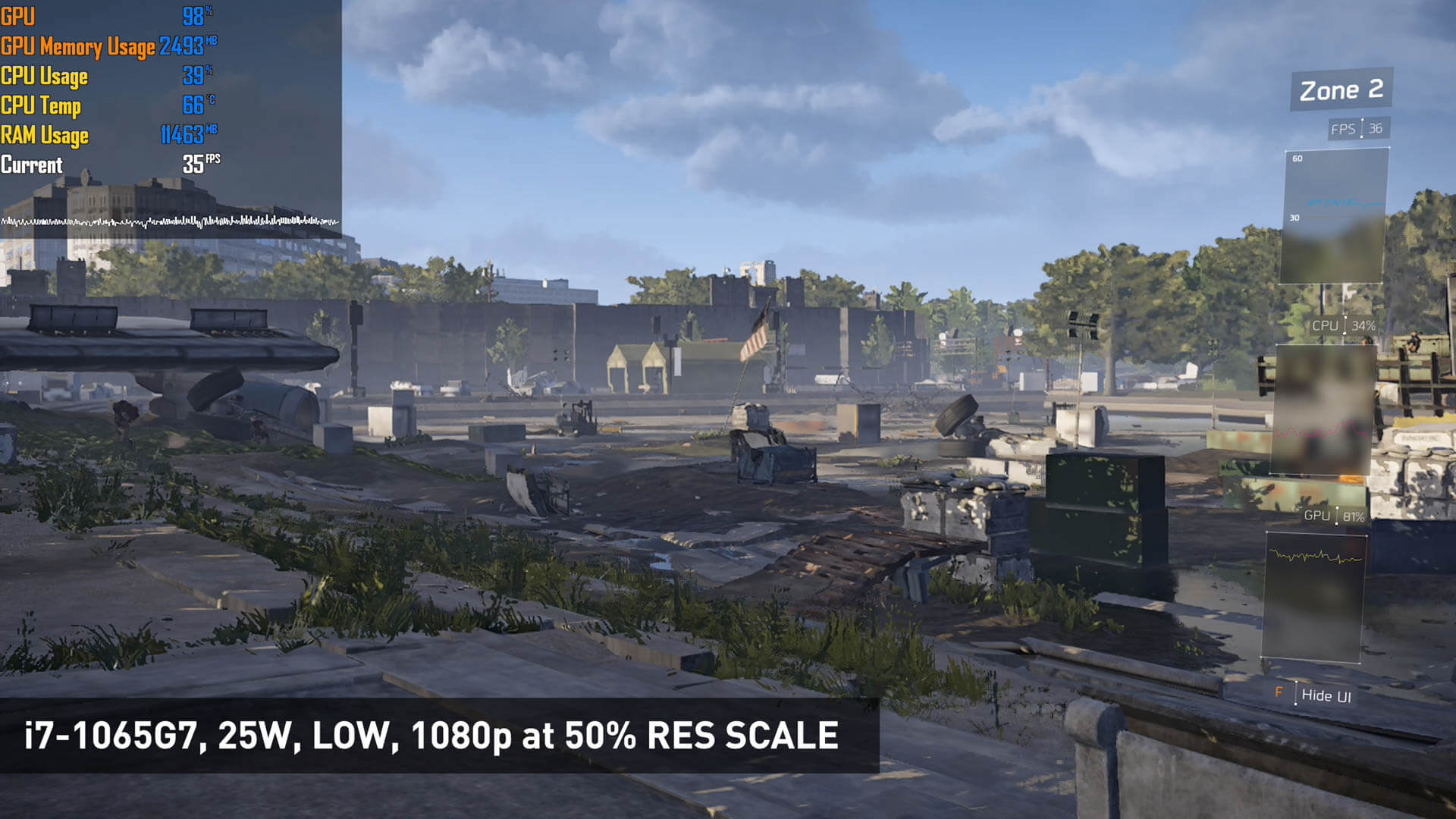Click the Hide UI option
1456x819 pixels.
[1325, 695]
